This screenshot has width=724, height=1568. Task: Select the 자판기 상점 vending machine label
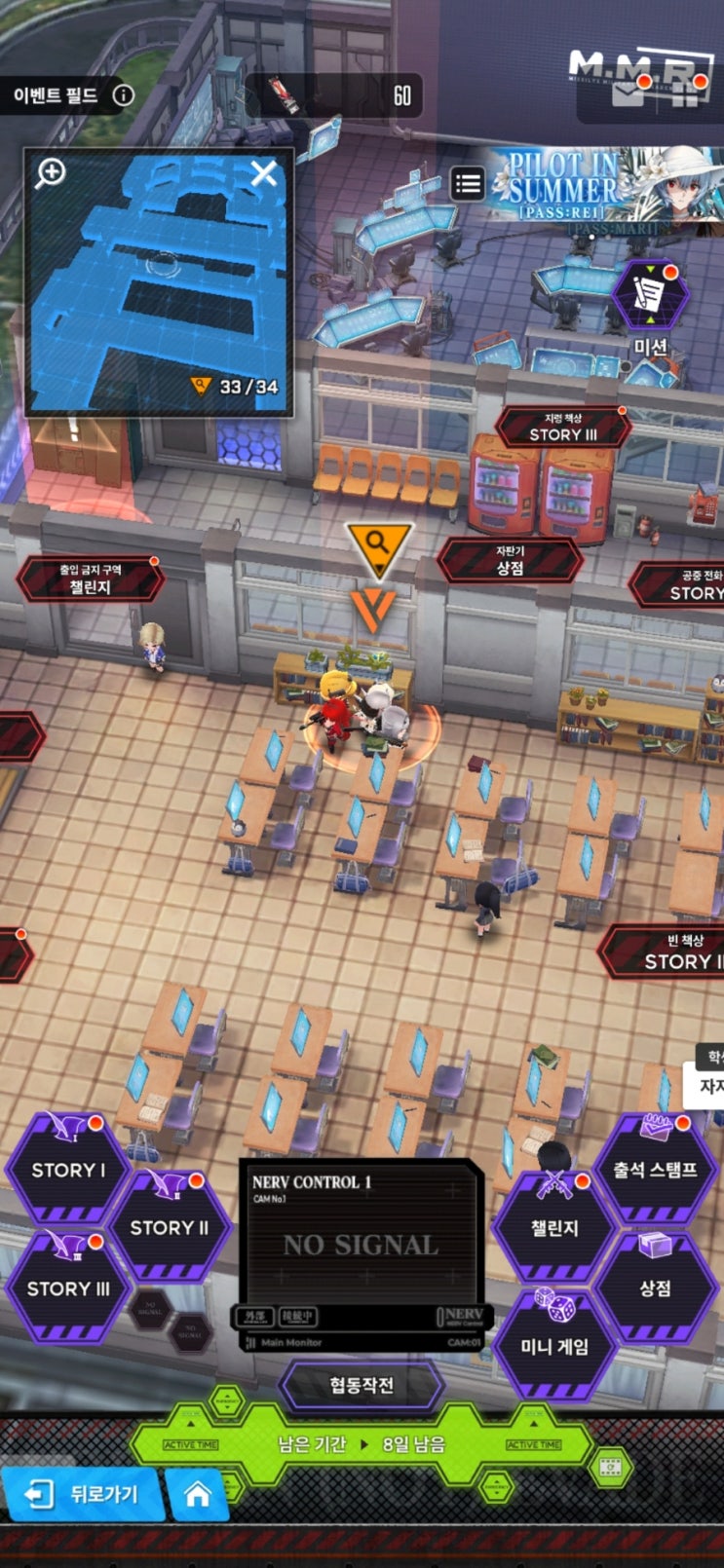coord(510,561)
